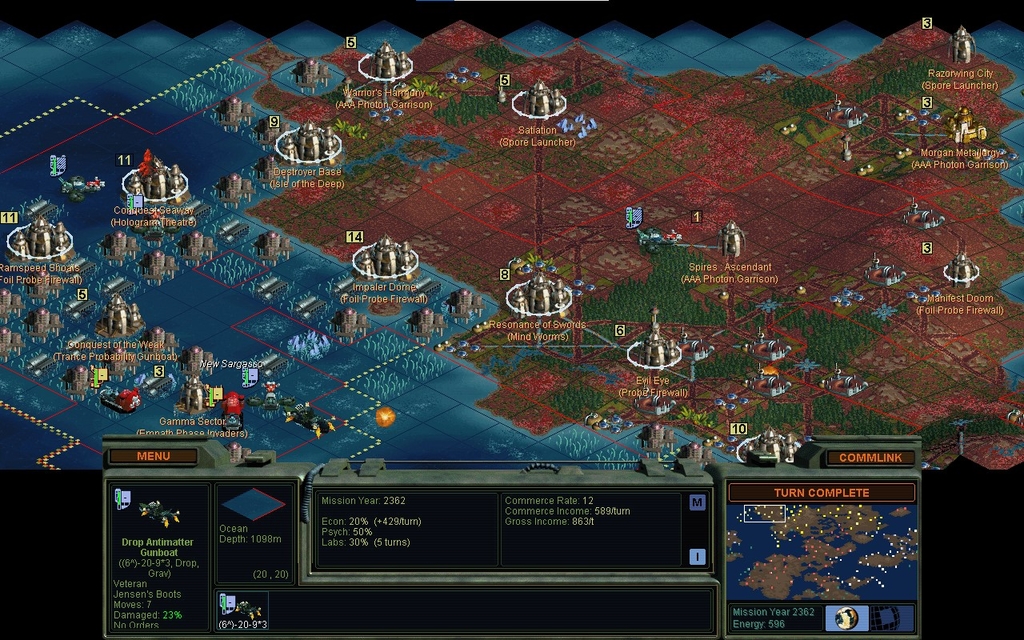The image size is (1024, 640).
Task: Click the I button in info panel
Action: (x=697, y=557)
